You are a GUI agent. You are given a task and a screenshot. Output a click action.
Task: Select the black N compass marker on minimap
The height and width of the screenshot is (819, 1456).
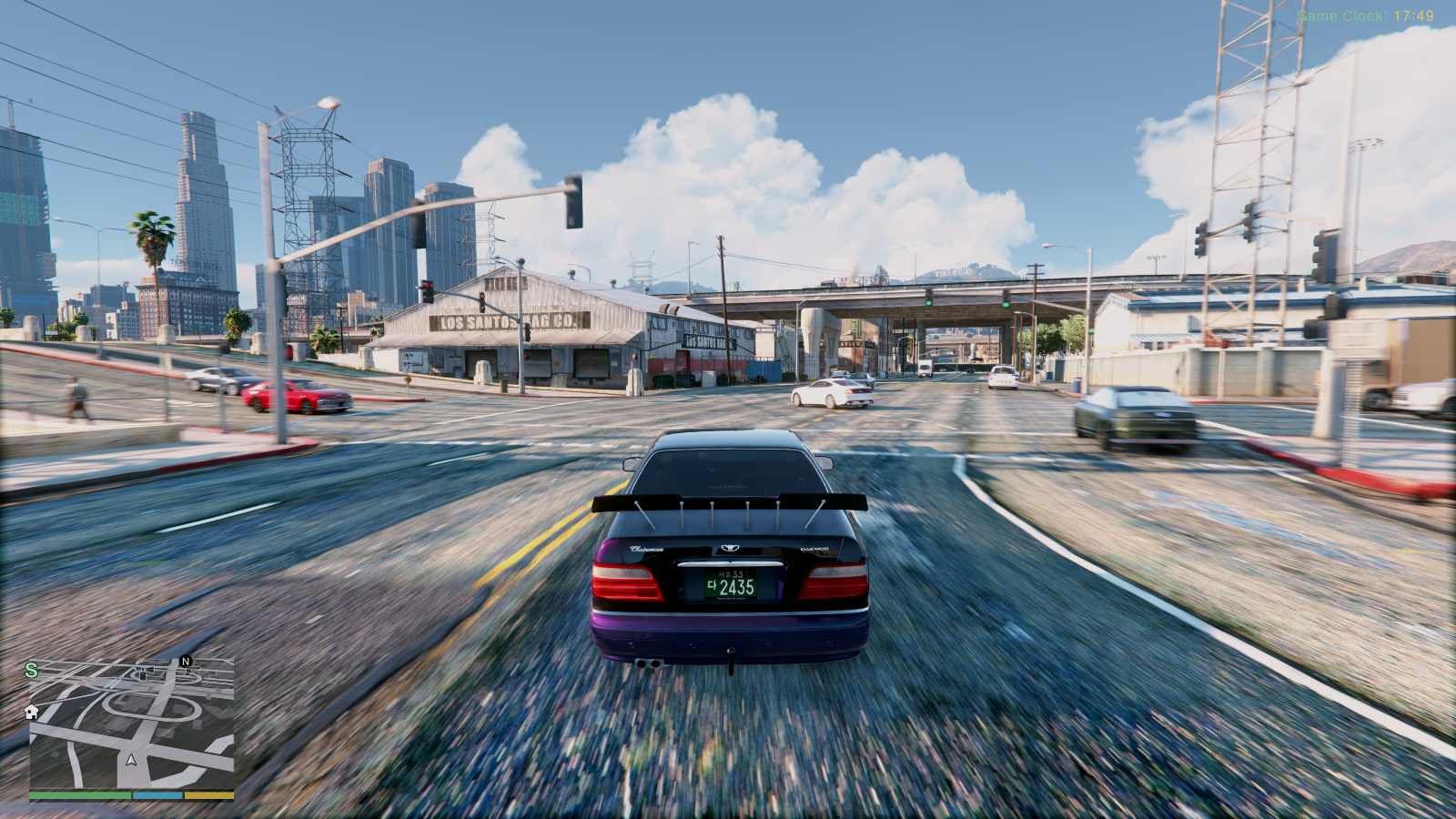185,662
